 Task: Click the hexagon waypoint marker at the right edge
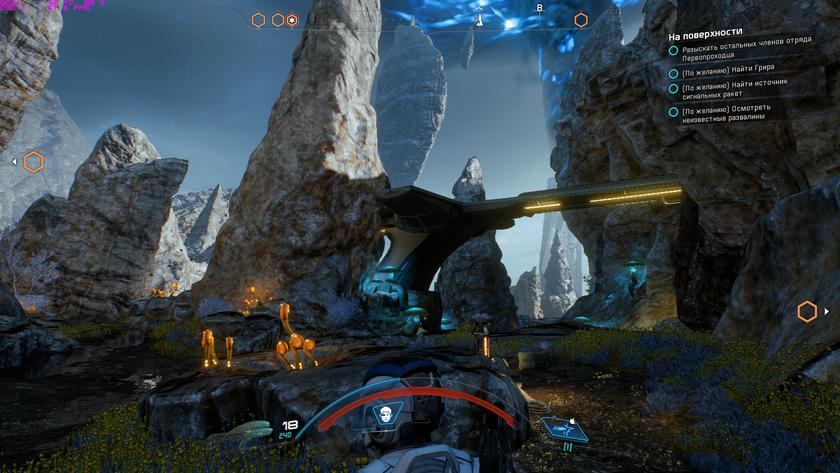click(807, 312)
